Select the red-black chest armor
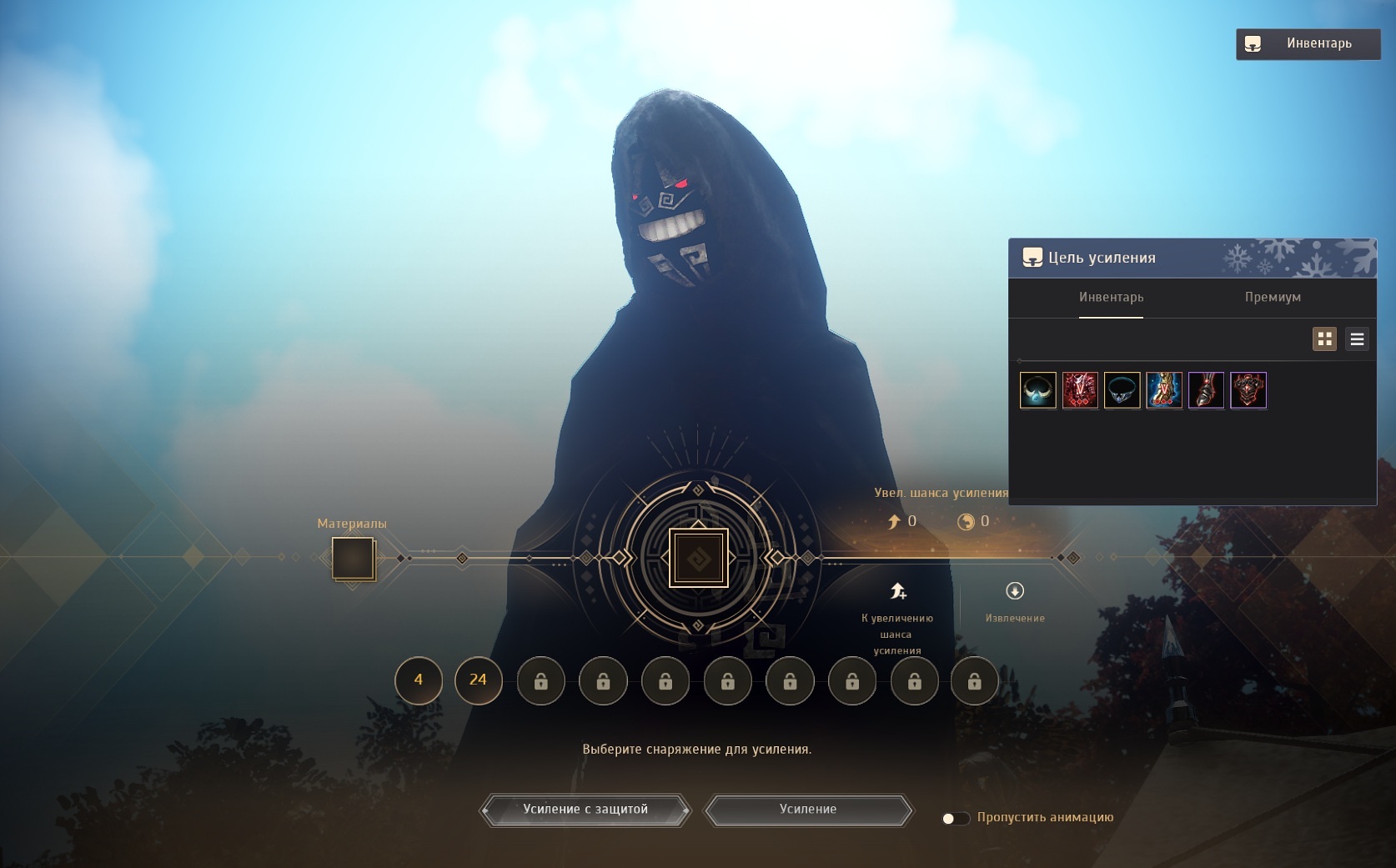 coord(1248,390)
